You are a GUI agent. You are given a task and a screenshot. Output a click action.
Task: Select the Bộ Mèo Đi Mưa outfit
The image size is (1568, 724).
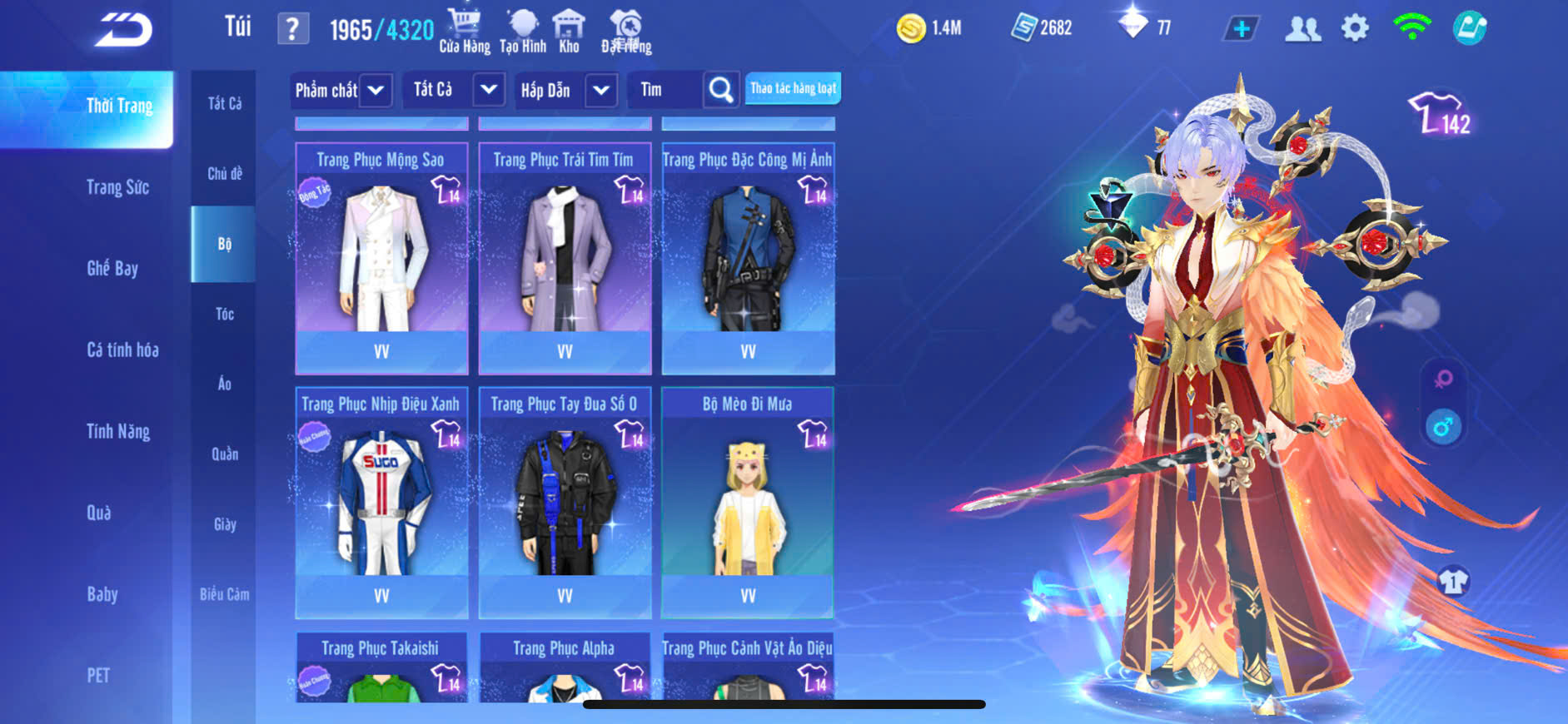tap(748, 502)
